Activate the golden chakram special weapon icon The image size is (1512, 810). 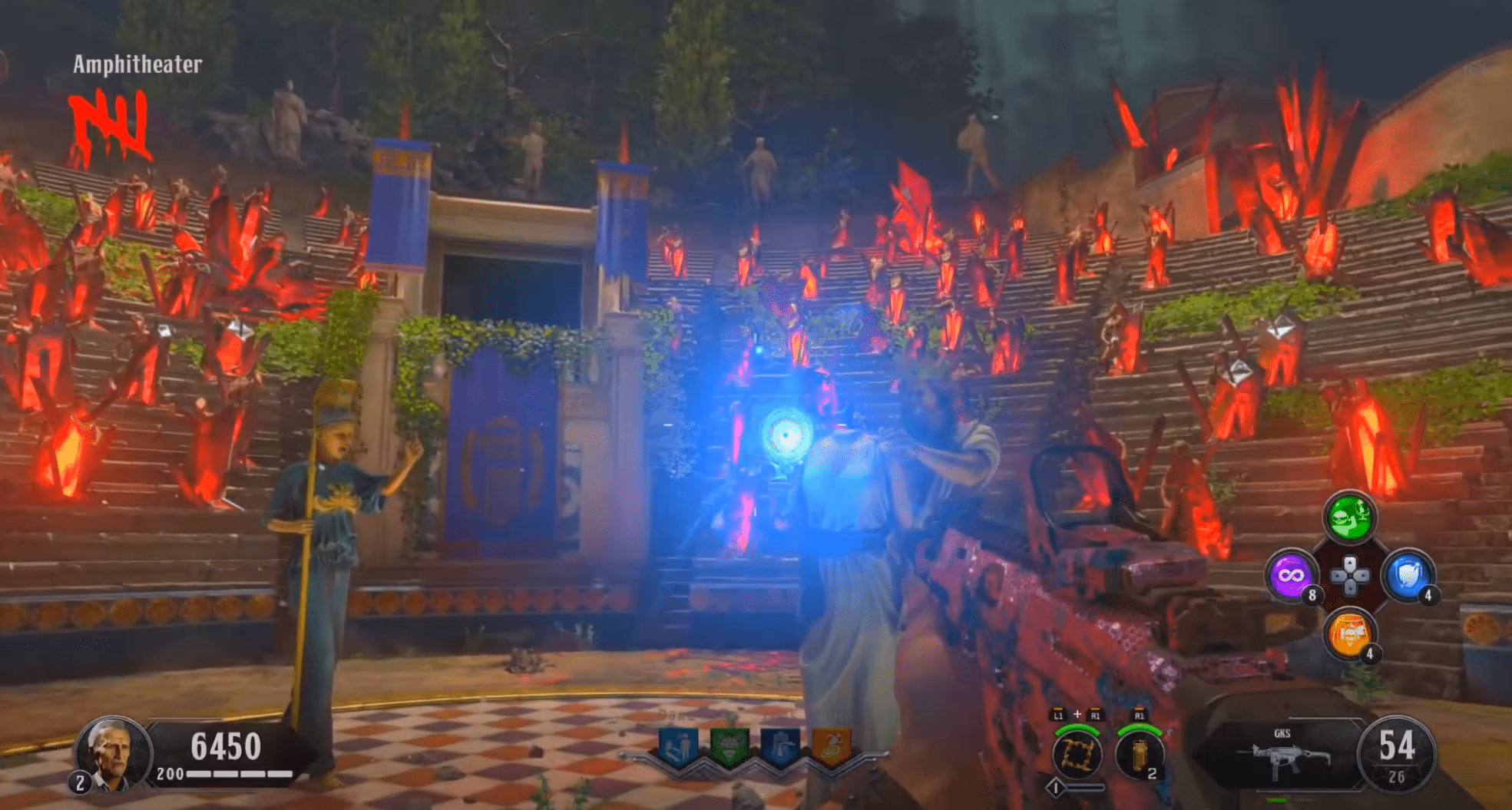(x=1077, y=754)
